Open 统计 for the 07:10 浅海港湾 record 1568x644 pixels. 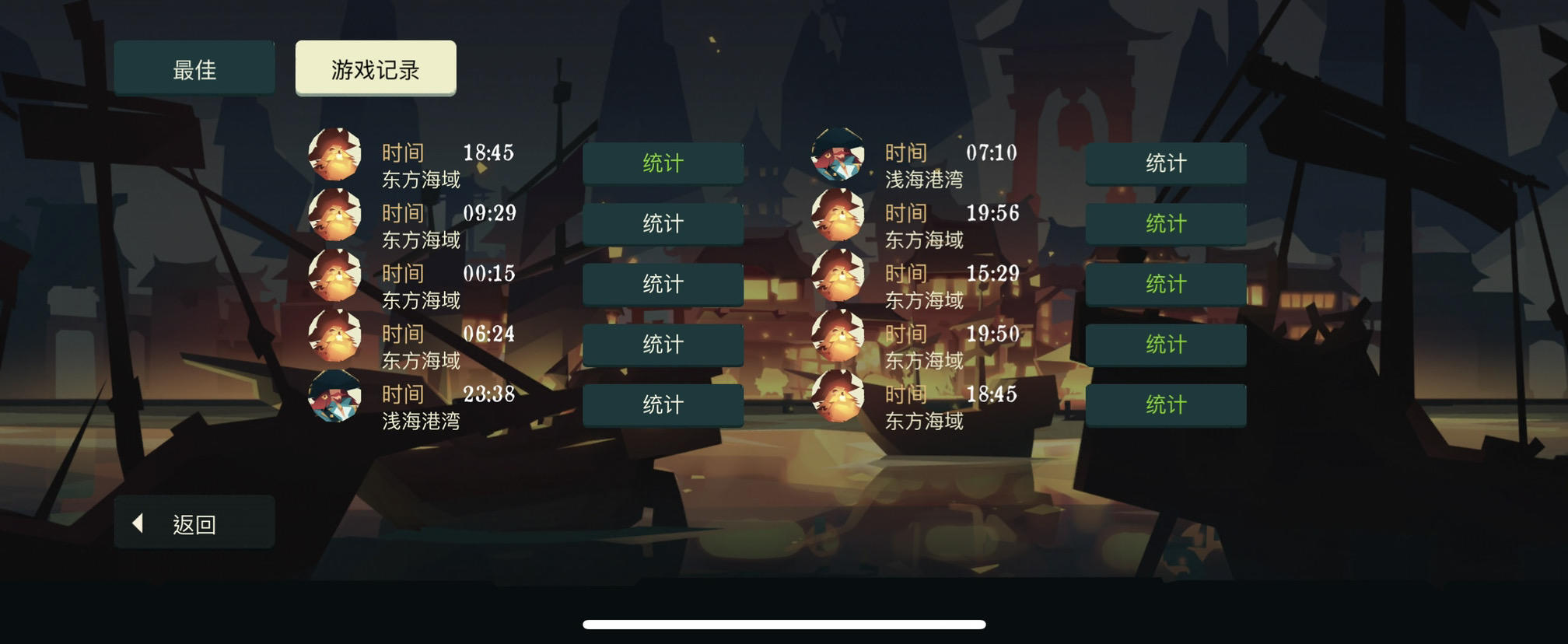pos(1166,163)
